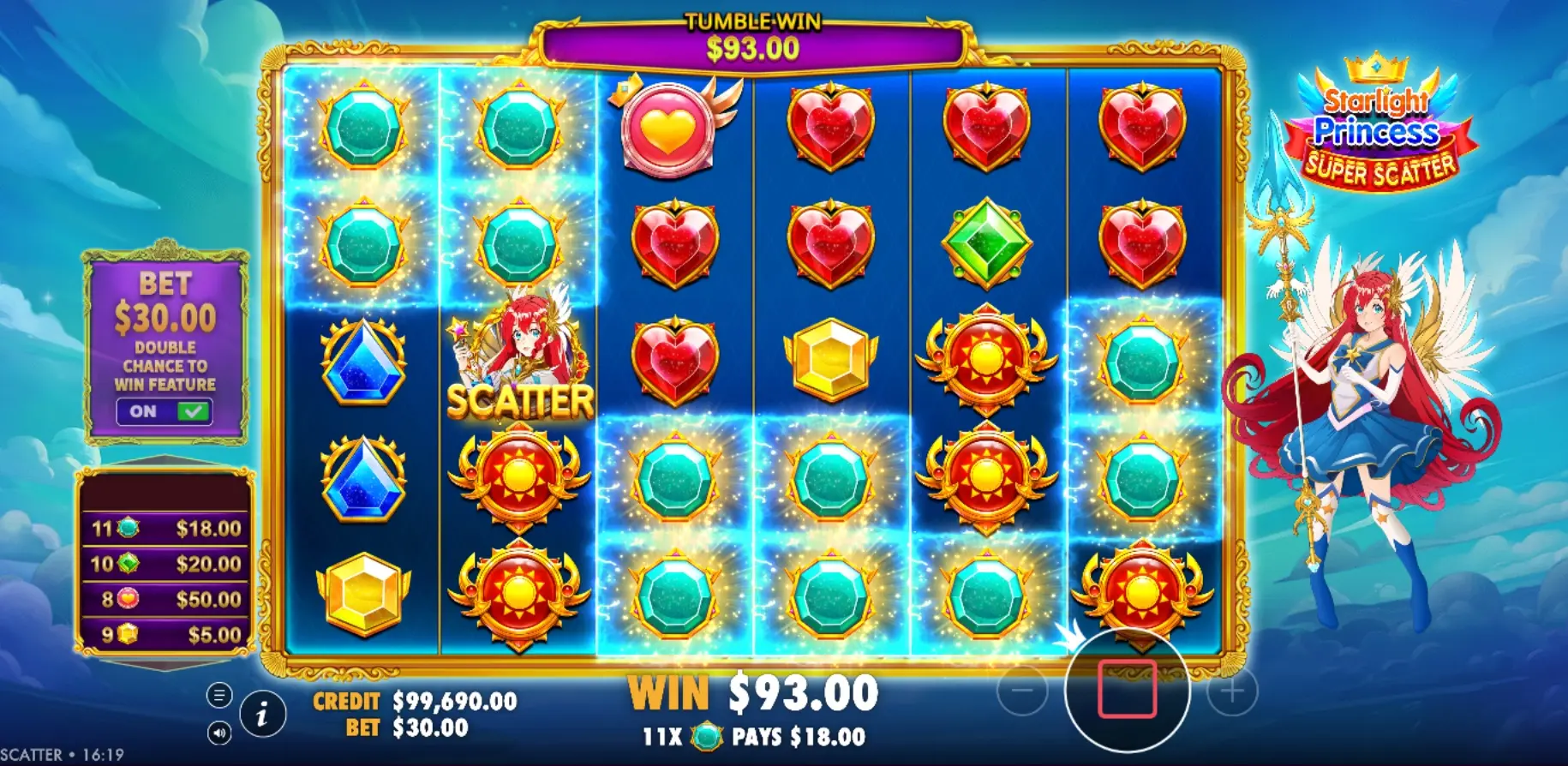The height and width of the screenshot is (766, 1568).
Task: Click the green checkmark next to ON
Action: (195, 410)
